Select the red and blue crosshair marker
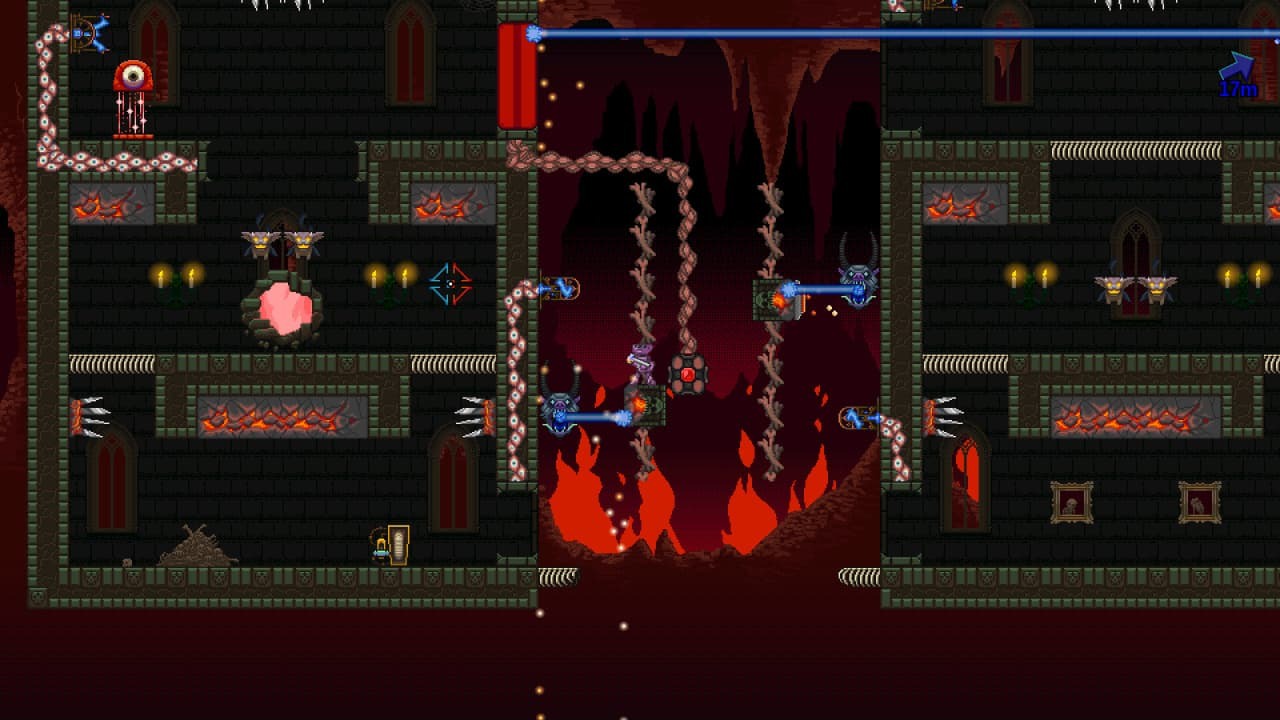Image resolution: width=1280 pixels, height=720 pixels. [x=450, y=281]
